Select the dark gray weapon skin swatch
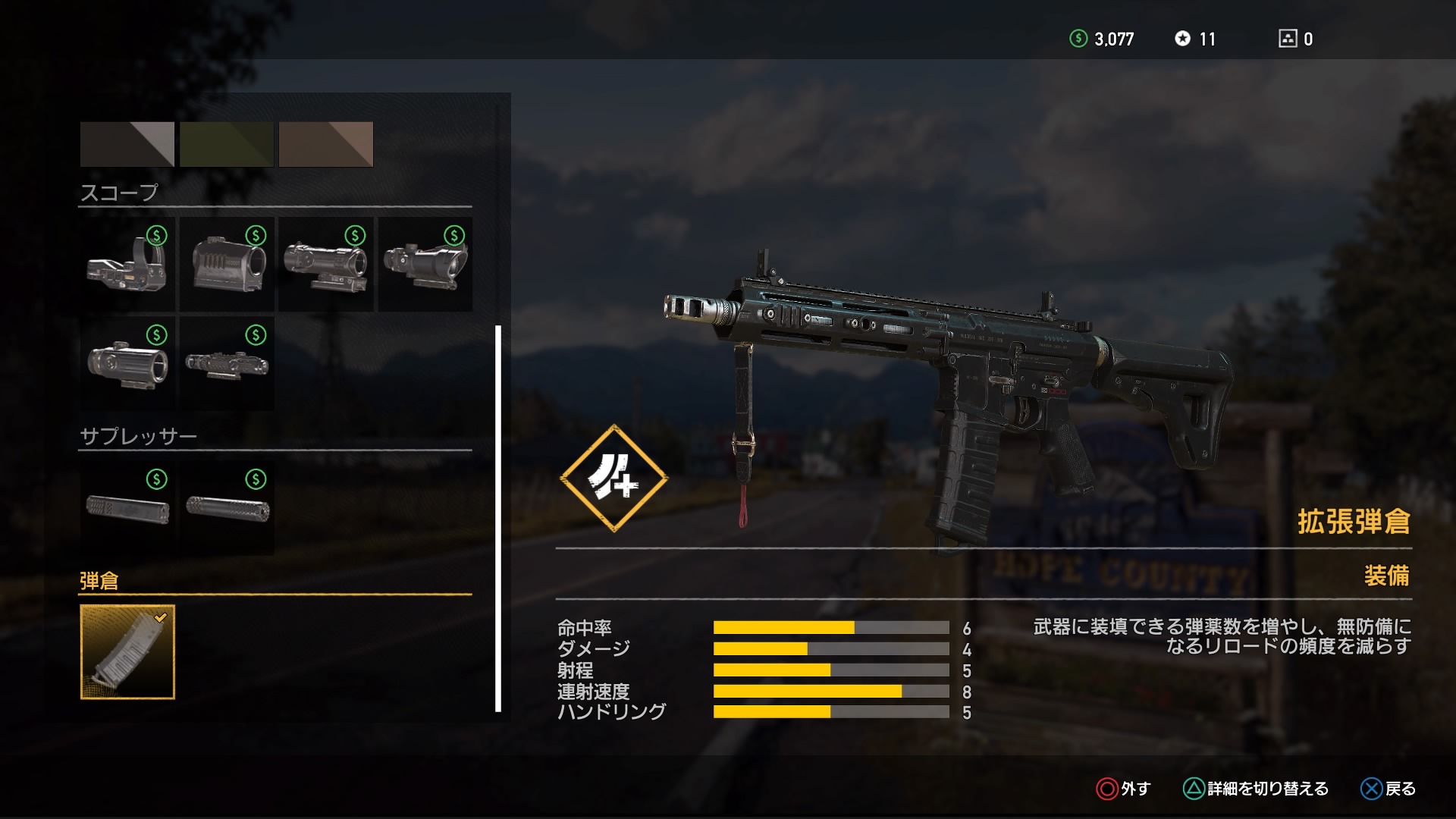This screenshot has width=1456, height=819. [127, 144]
